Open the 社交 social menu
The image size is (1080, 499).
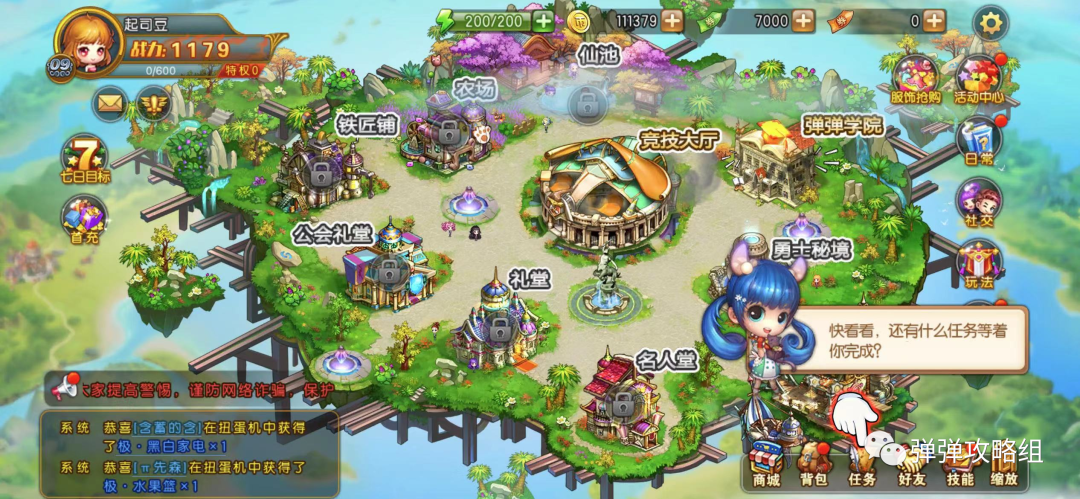pos(978,201)
